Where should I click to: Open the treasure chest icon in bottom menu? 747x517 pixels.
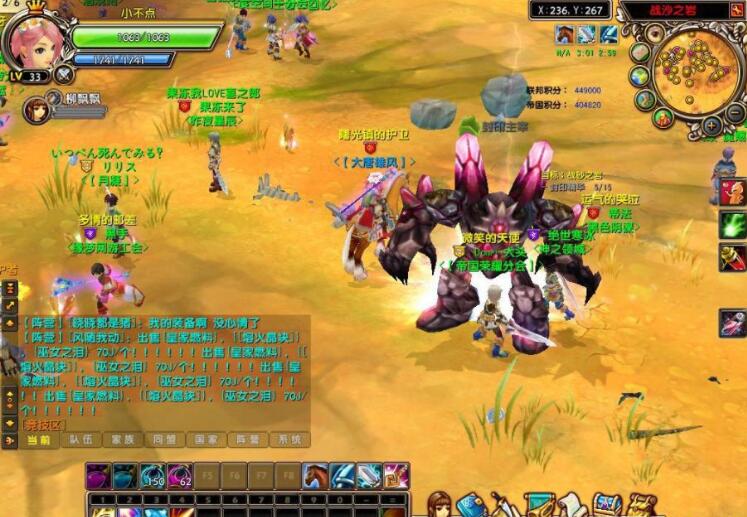tap(608, 505)
